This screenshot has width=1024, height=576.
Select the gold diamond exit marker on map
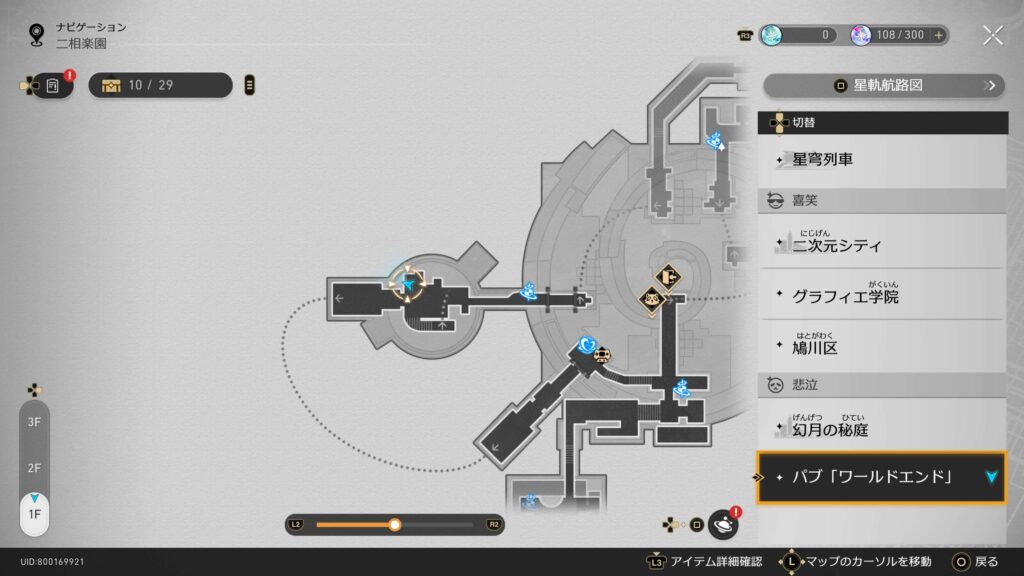[x=669, y=276]
